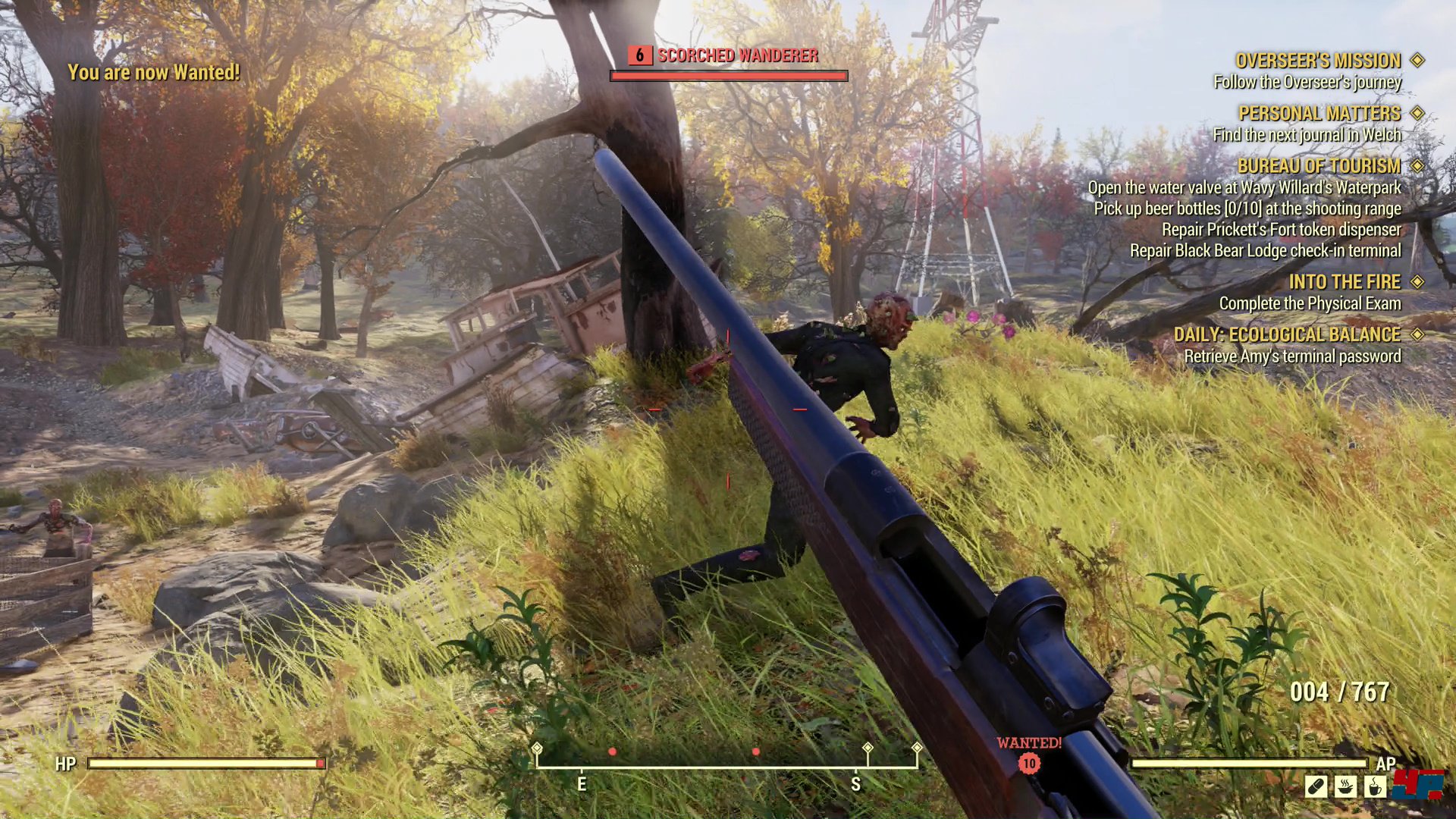Image resolution: width=1456 pixels, height=819 pixels.
Task: Click the hot drink cup status icon
Action: tap(1374, 786)
